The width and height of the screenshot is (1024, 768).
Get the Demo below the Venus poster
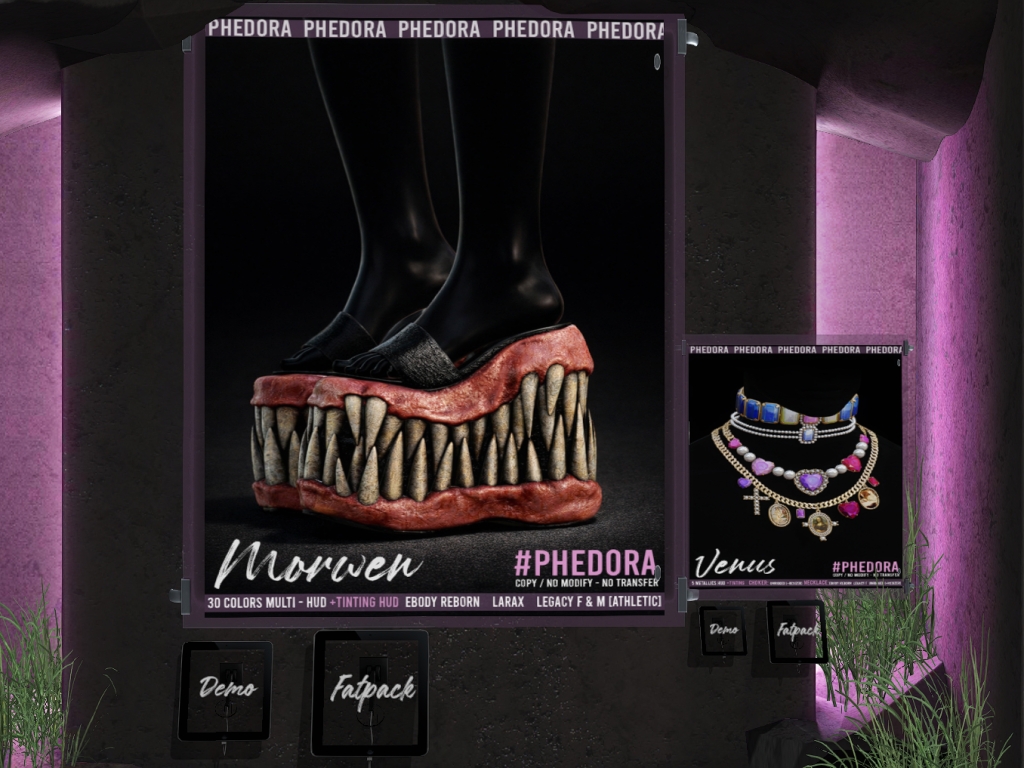click(723, 630)
